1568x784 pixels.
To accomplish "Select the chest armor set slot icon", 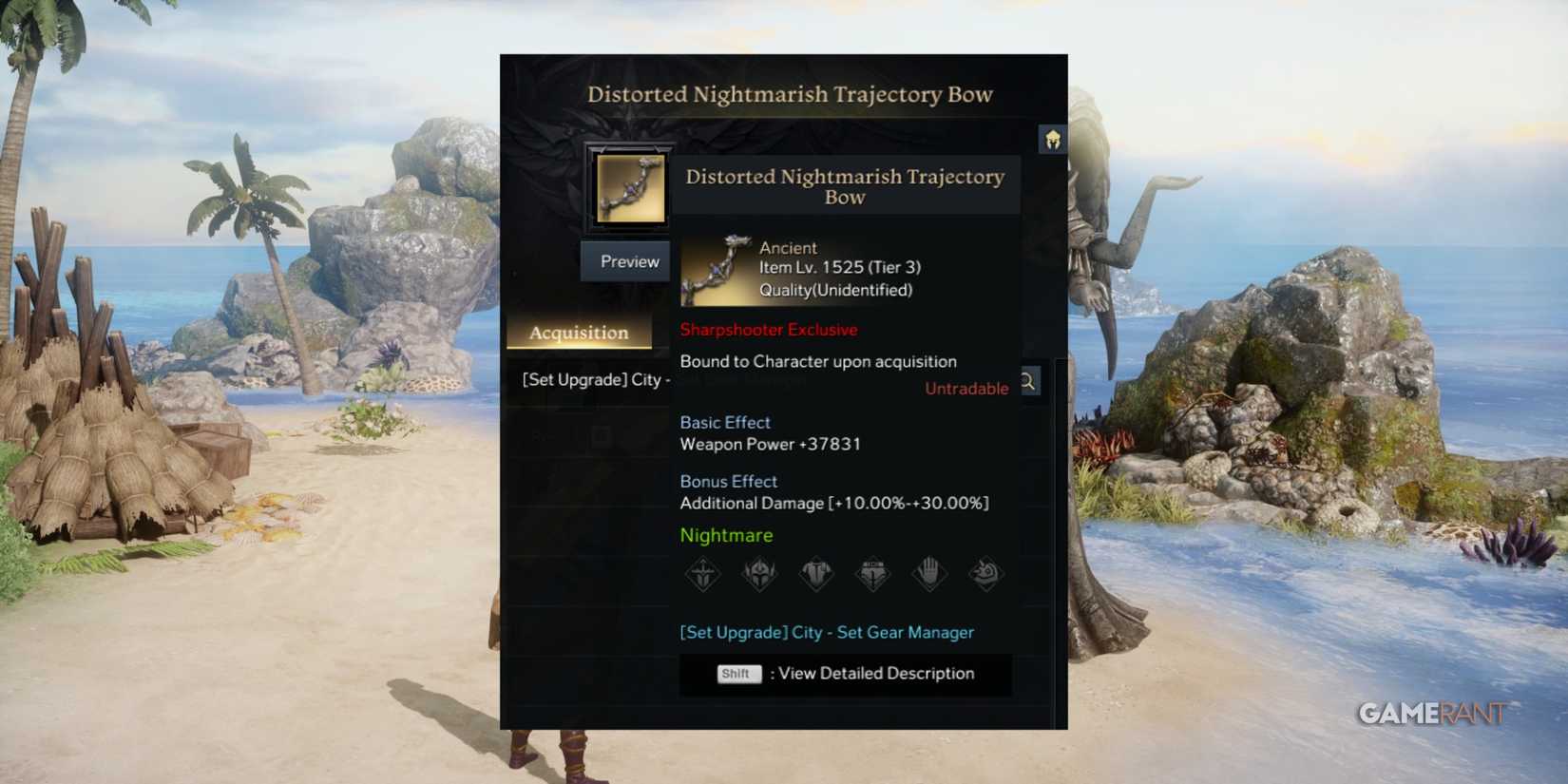I will (817, 573).
